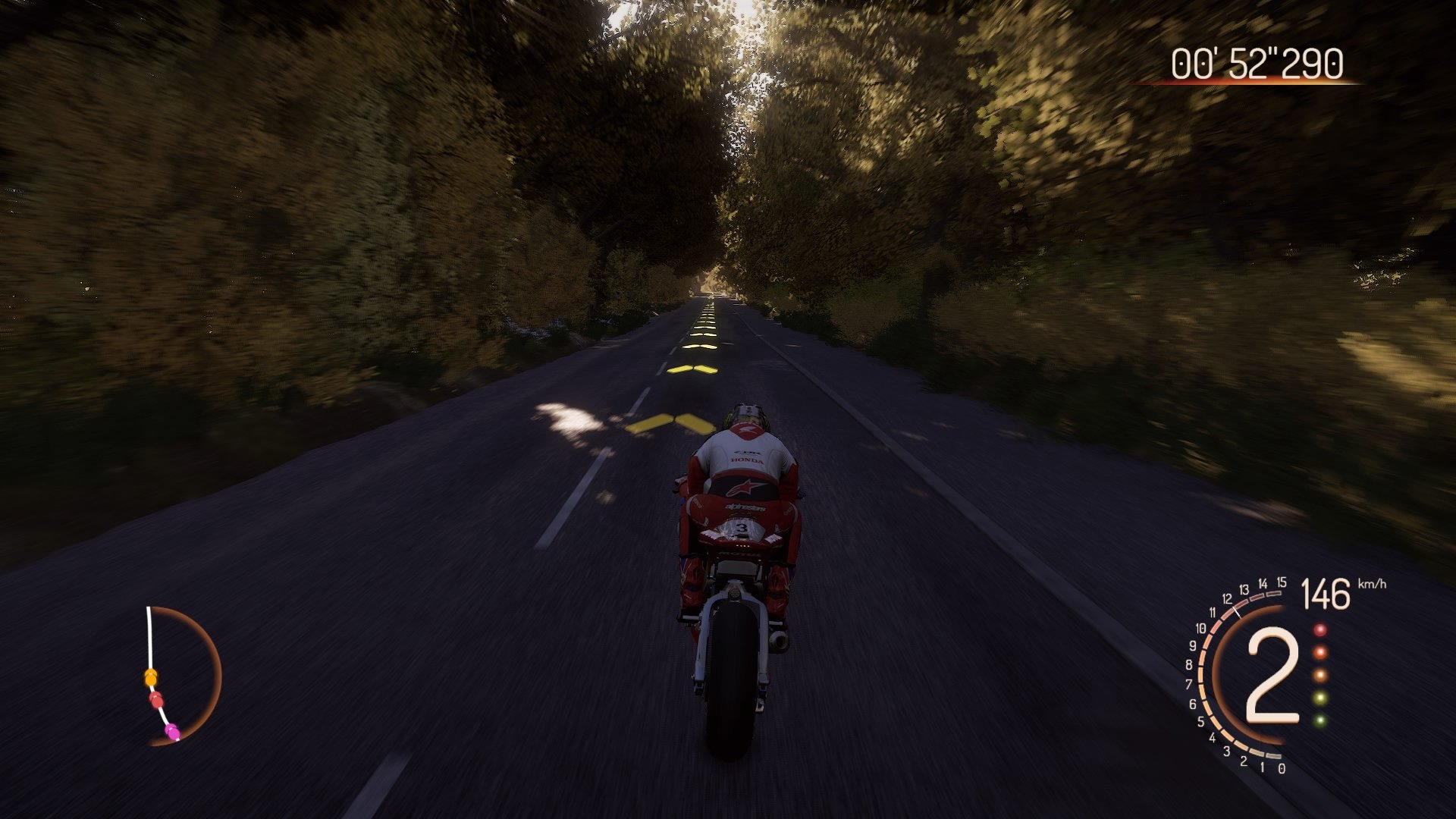1456x819 pixels.
Task: Click the red shift light indicator
Action: [1320, 630]
